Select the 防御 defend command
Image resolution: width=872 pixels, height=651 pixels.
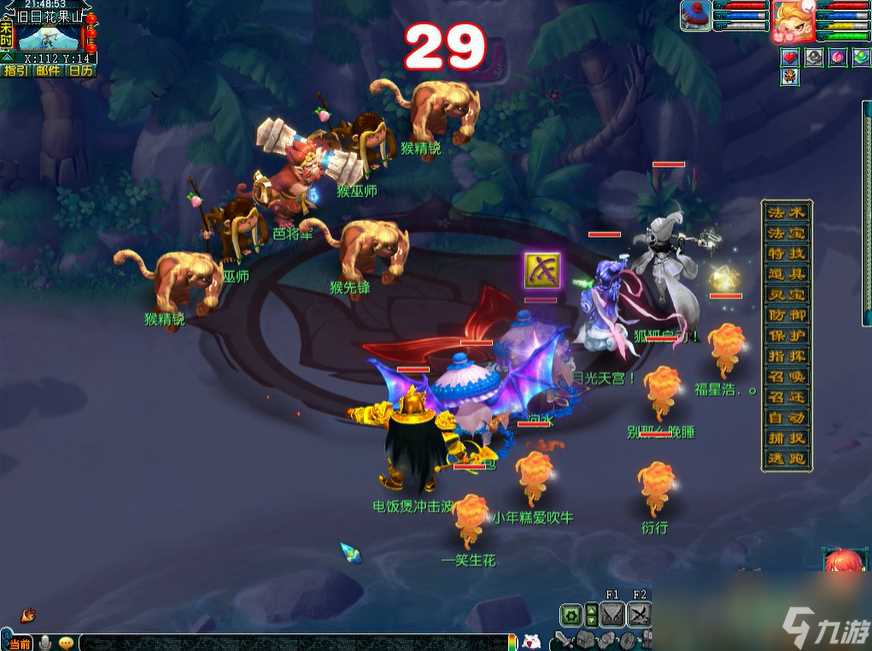[x=787, y=315]
